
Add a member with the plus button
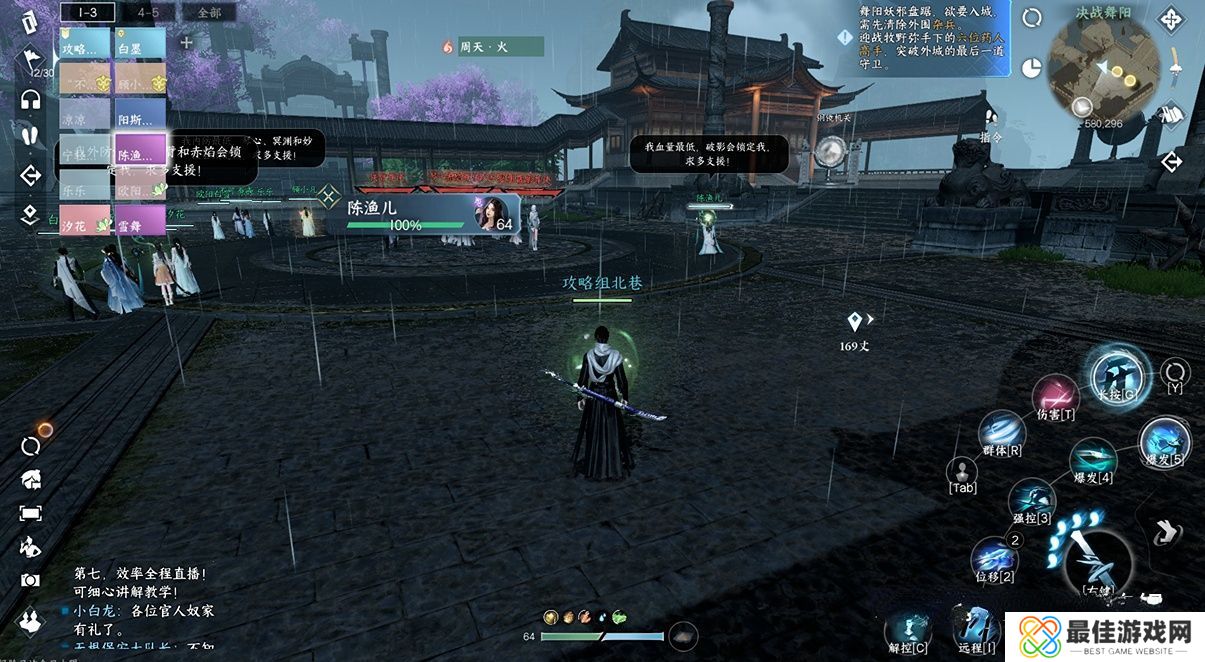tap(186, 43)
